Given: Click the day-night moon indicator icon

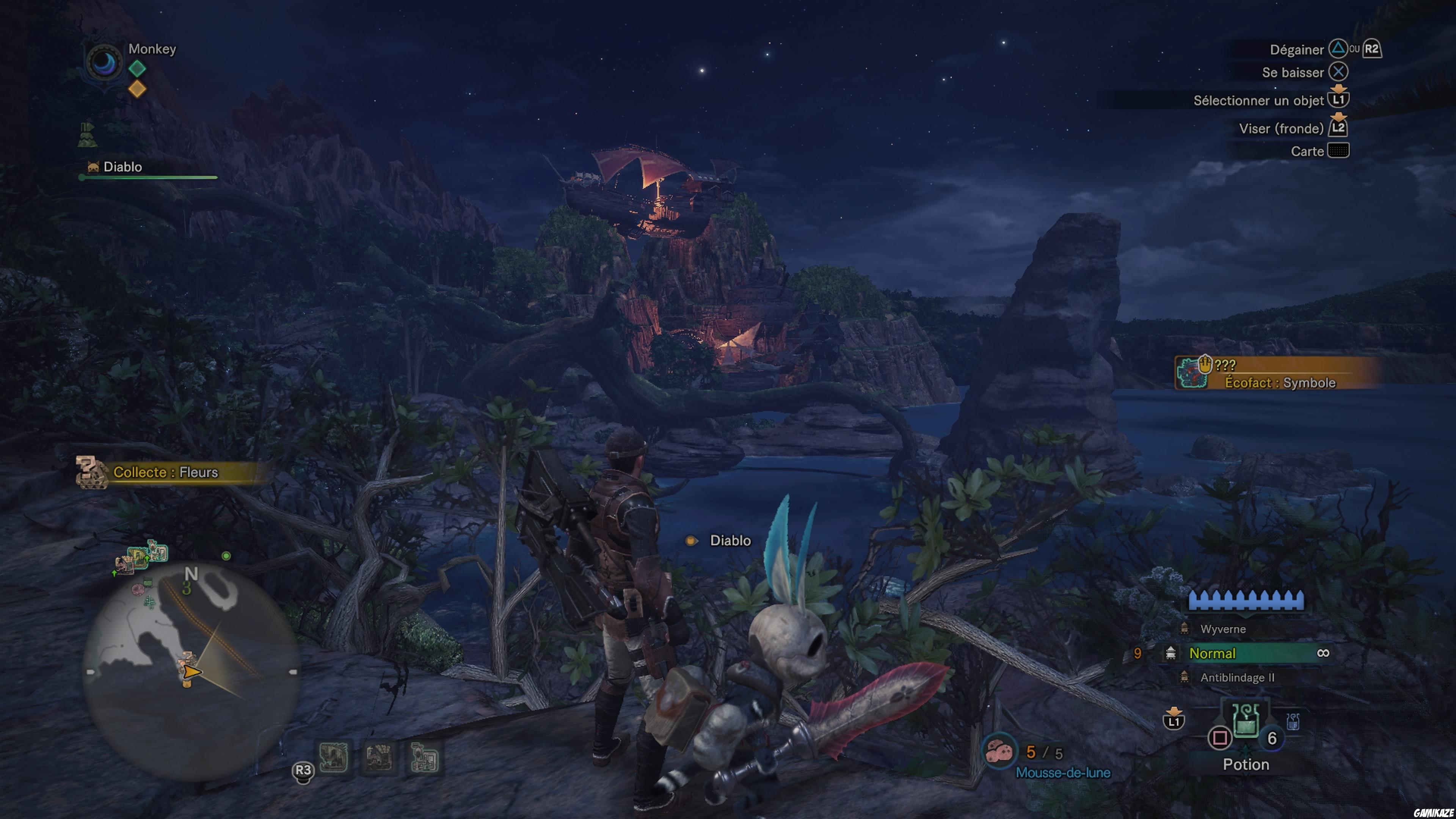Looking at the screenshot, I should 105,62.
